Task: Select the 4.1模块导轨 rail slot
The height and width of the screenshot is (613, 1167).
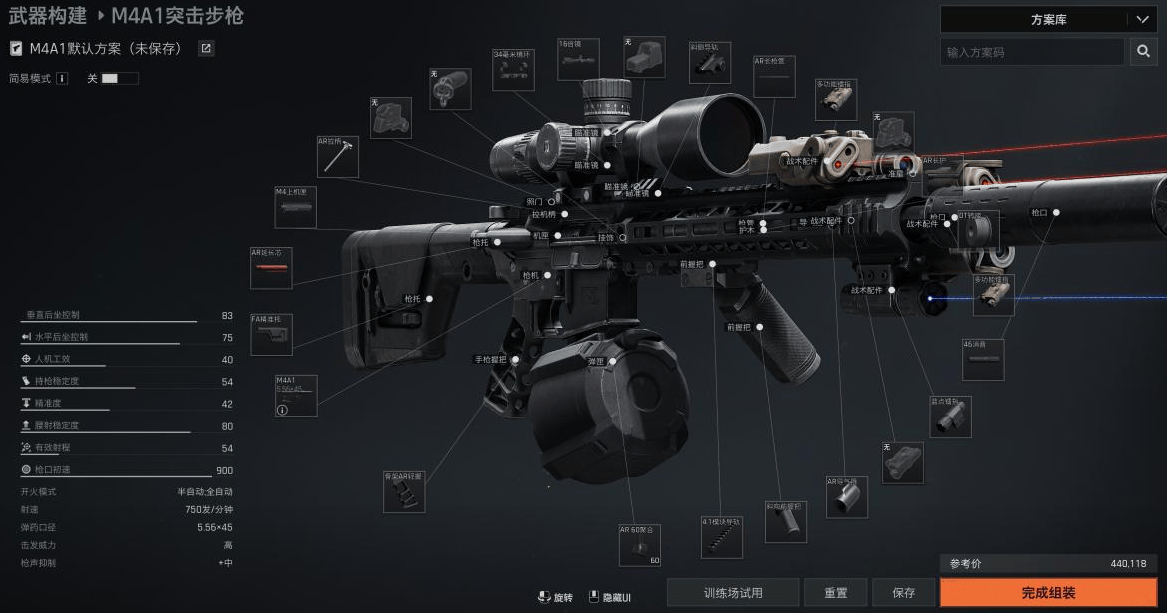Action: tap(722, 537)
